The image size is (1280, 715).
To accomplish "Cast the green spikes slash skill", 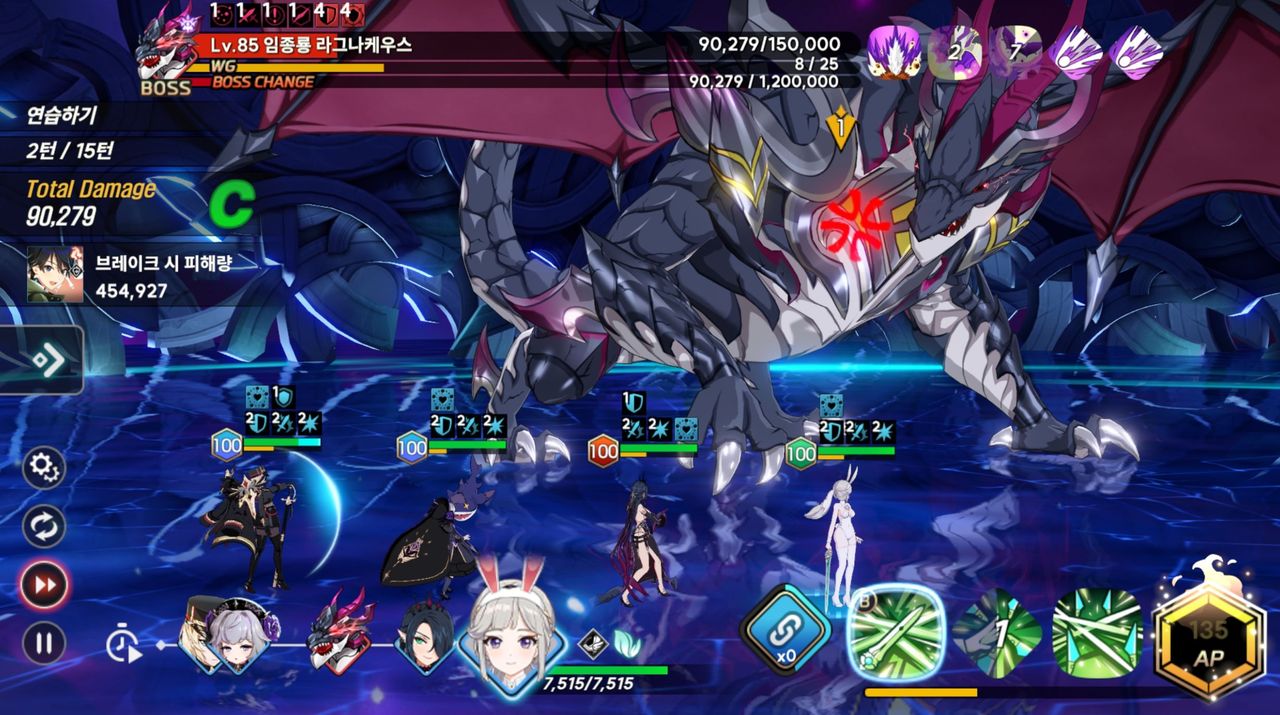I will coord(1097,633).
